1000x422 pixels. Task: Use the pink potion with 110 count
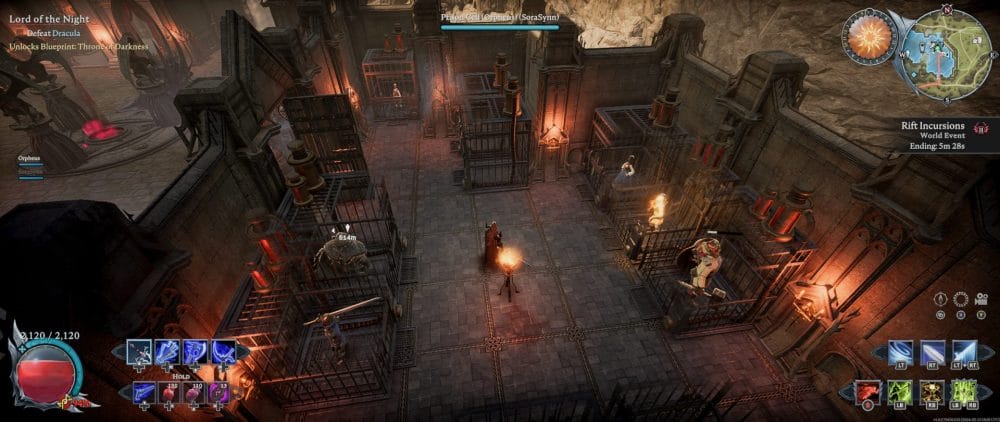tap(196, 392)
